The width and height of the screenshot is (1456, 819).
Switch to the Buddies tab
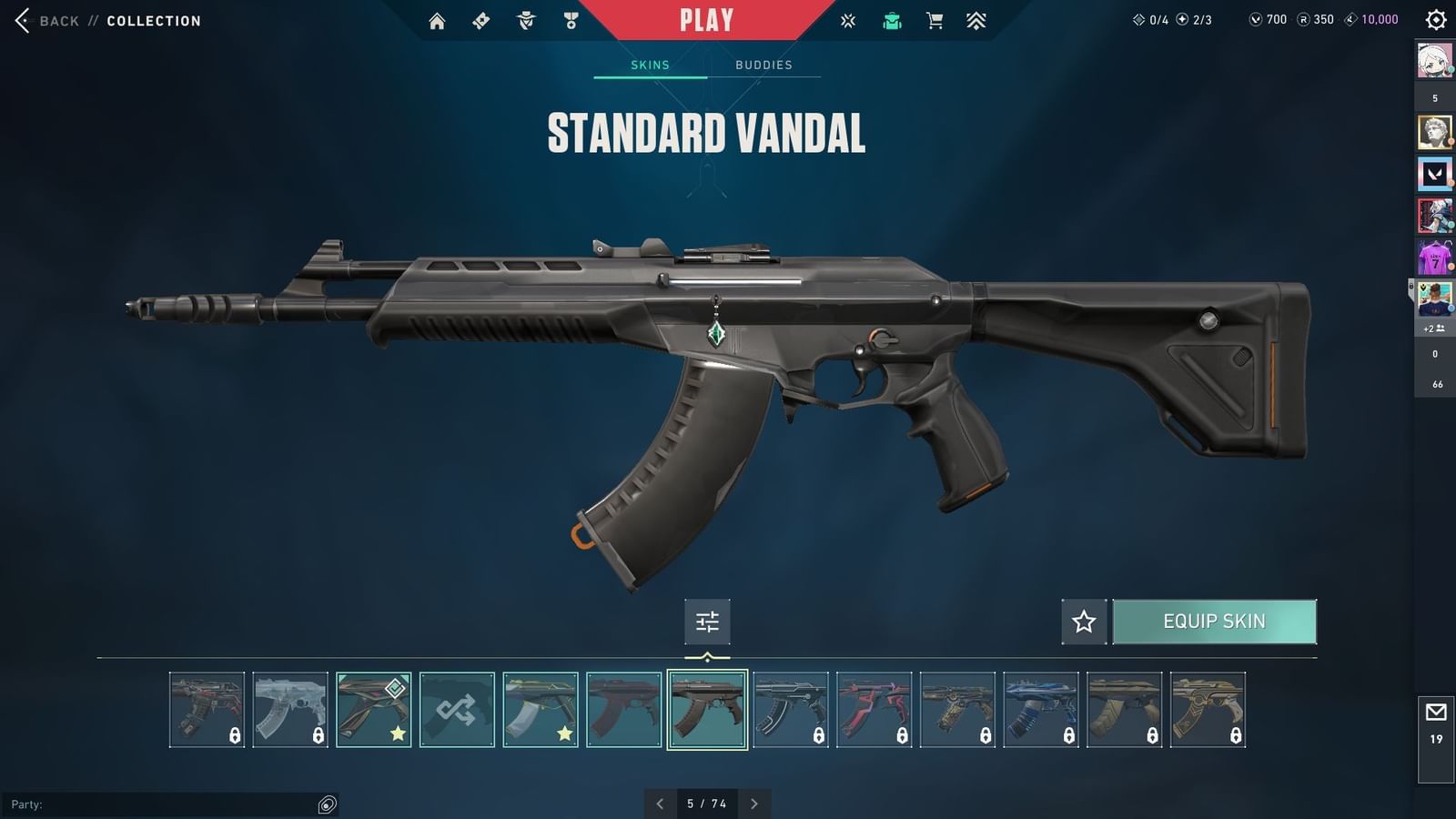click(764, 65)
